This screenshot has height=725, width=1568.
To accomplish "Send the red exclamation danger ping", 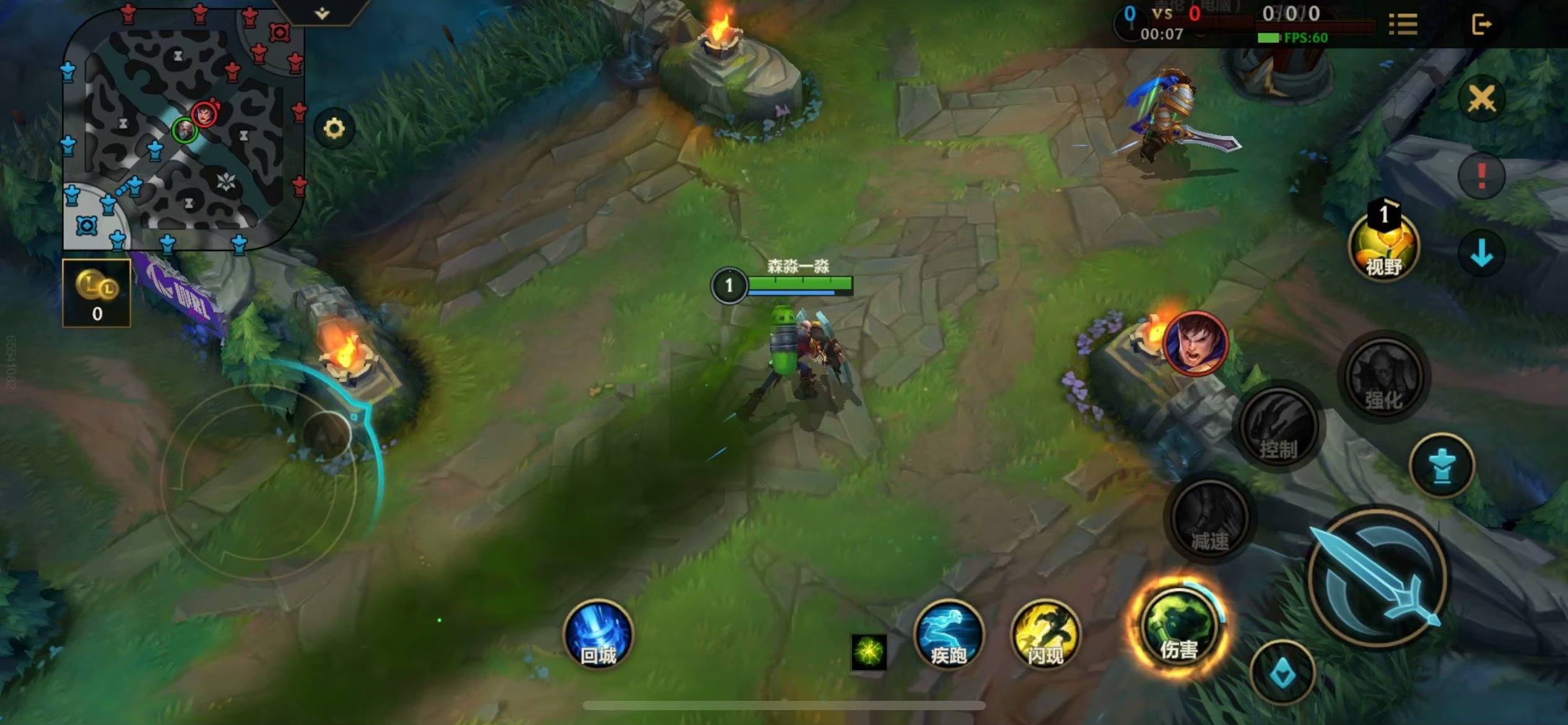I will 1481,176.
